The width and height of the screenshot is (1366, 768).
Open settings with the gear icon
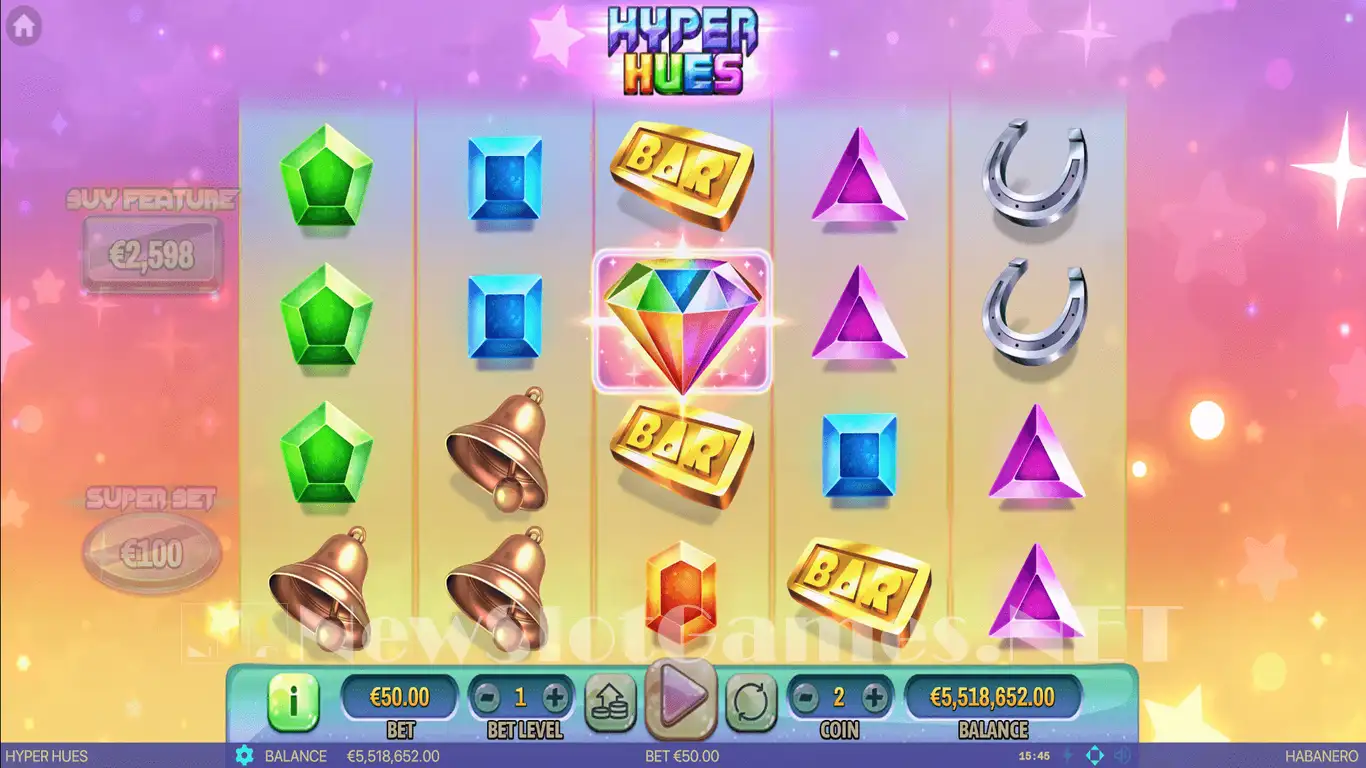(244, 756)
